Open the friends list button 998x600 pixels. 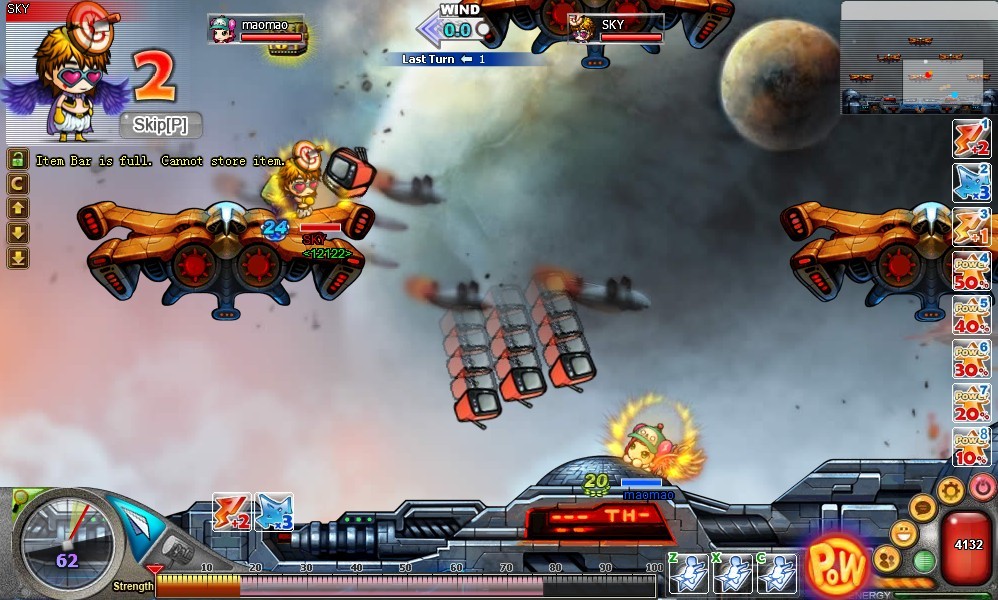[886, 558]
